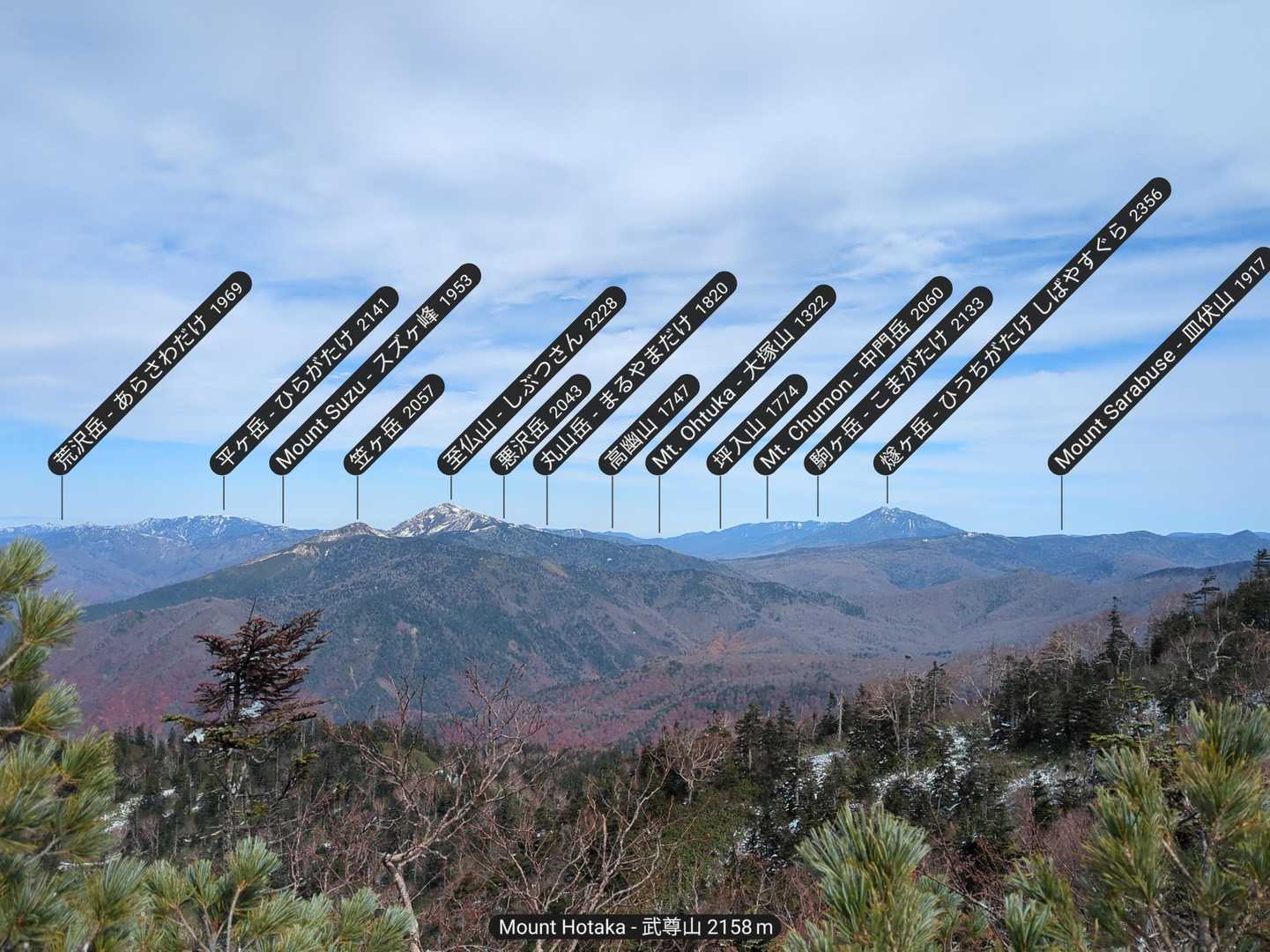Select the 至仏山 2228 peak label
1270x952 pixels.
(x=532, y=381)
